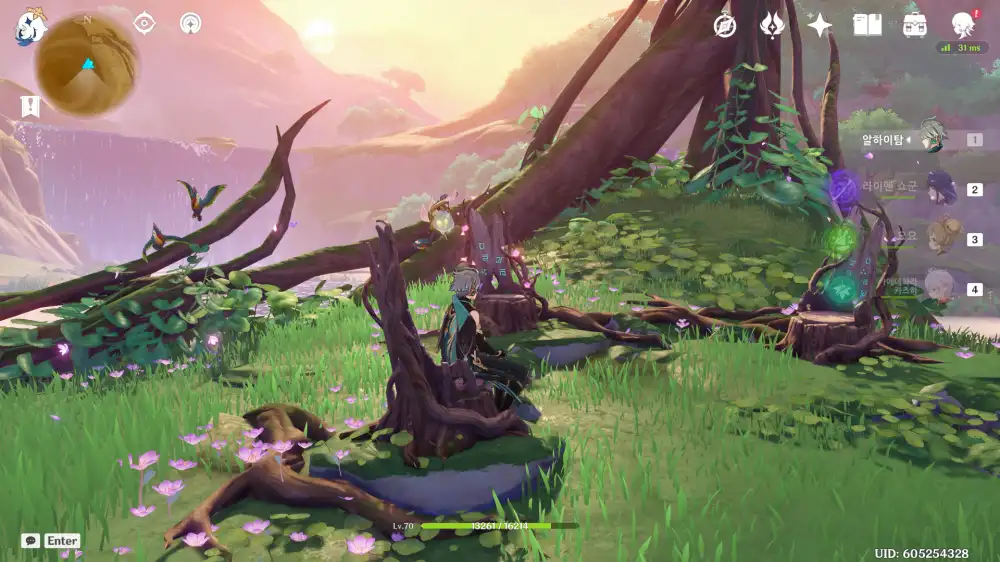Open the Paimon main menu
The height and width of the screenshot is (562, 1000).
pyautogui.click(x=30, y=26)
